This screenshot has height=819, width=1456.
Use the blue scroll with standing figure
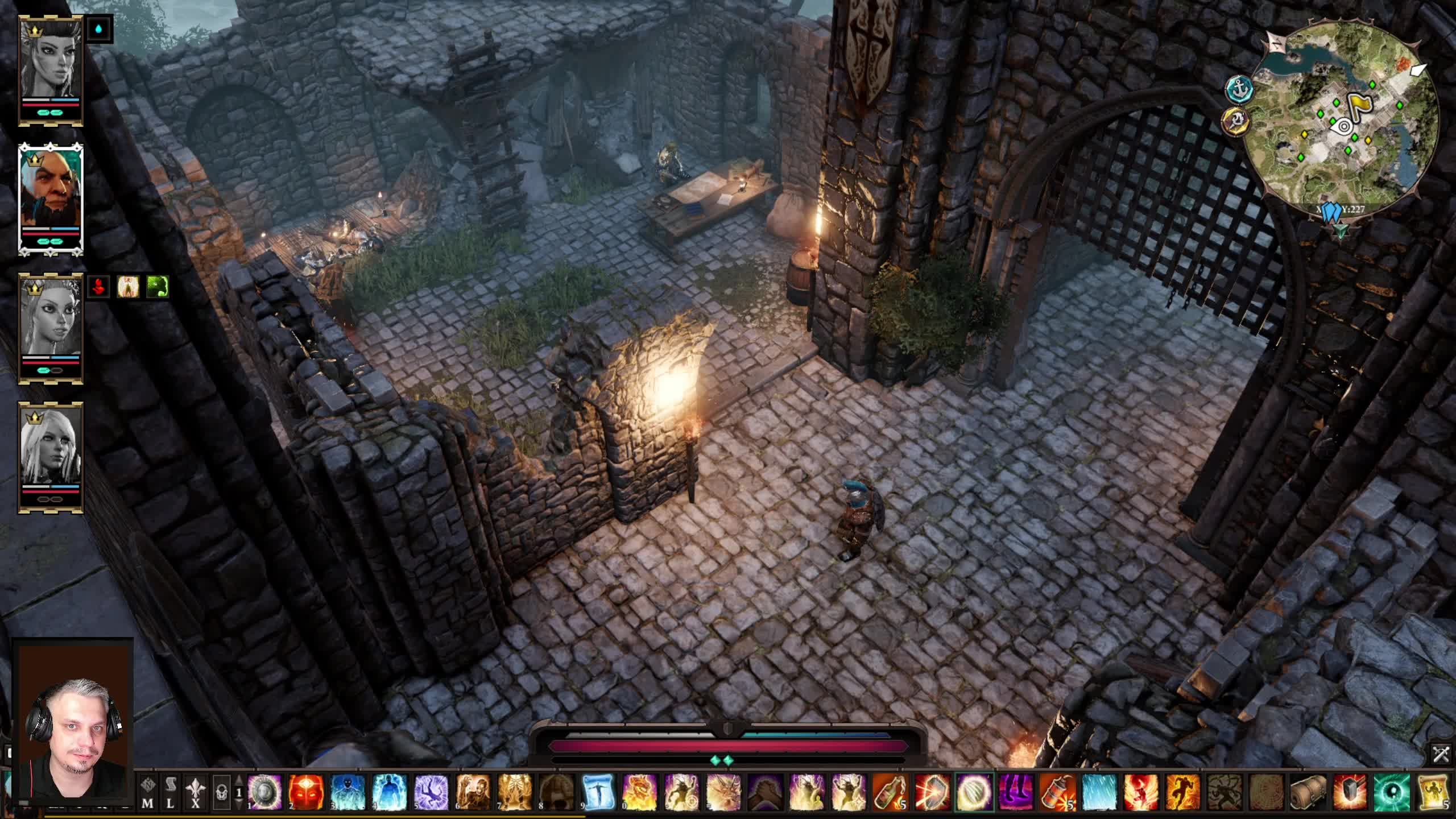coord(598,793)
